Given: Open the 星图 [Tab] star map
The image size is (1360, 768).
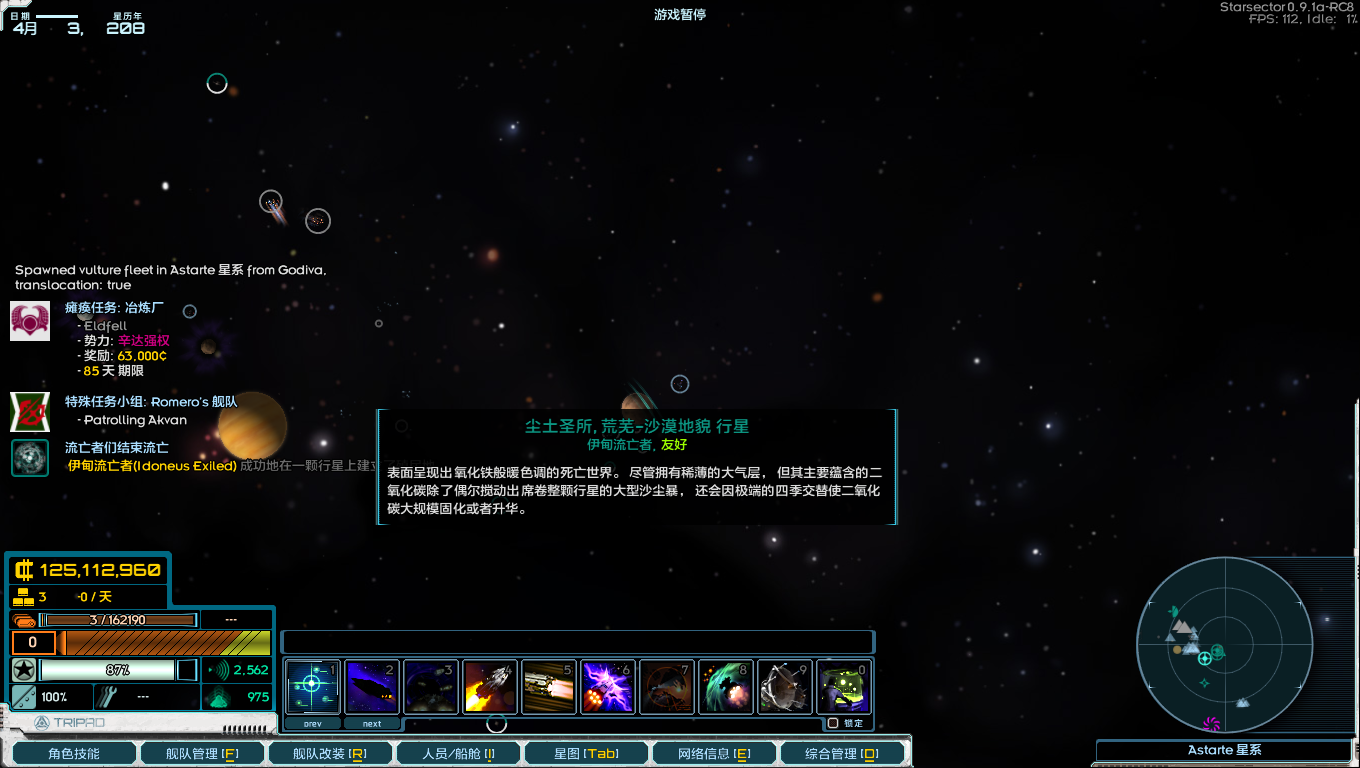Looking at the screenshot, I should pyautogui.click(x=586, y=753).
